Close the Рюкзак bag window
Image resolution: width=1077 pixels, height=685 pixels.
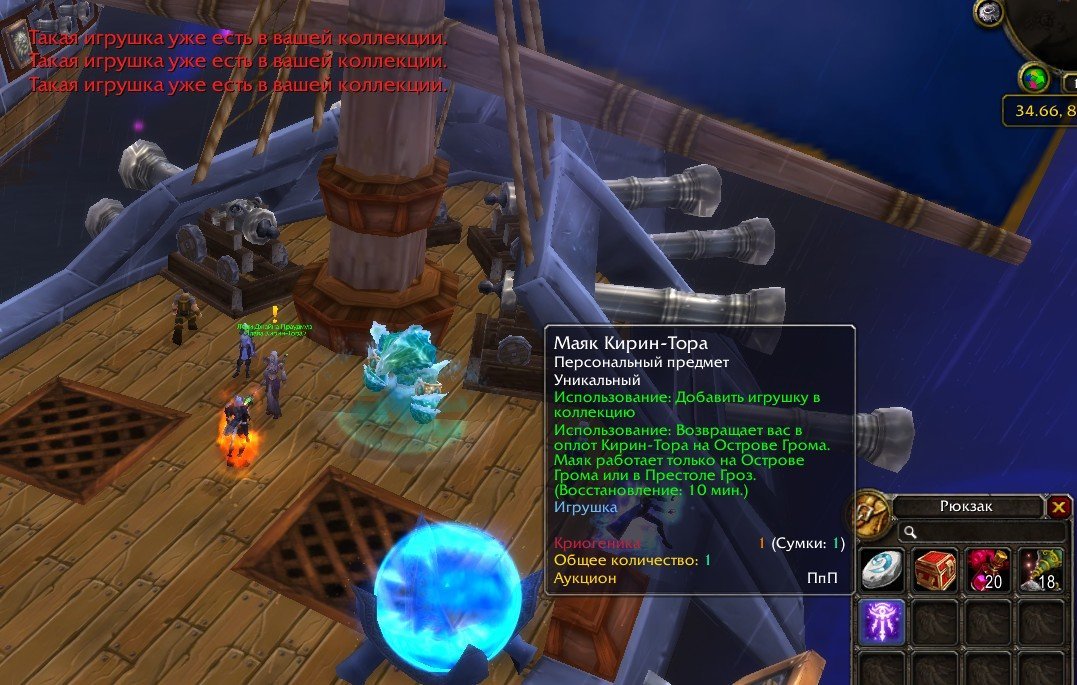pos(1059,507)
